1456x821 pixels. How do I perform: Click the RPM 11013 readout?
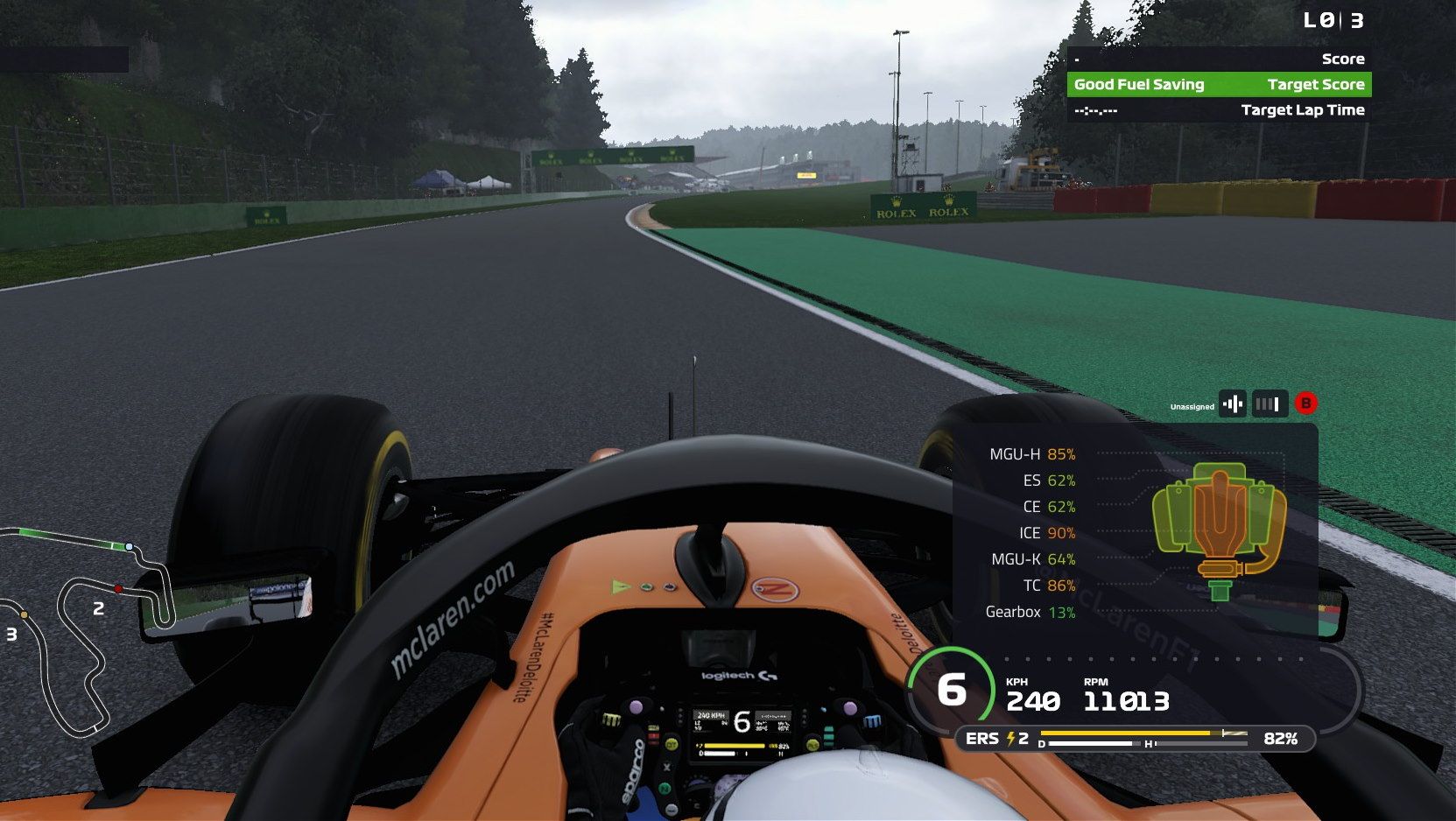pos(1125,700)
